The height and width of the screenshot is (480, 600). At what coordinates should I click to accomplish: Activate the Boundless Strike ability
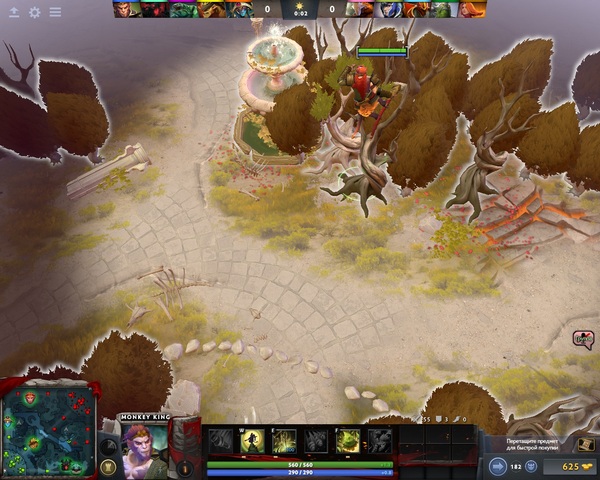click(x=220, y=441)
